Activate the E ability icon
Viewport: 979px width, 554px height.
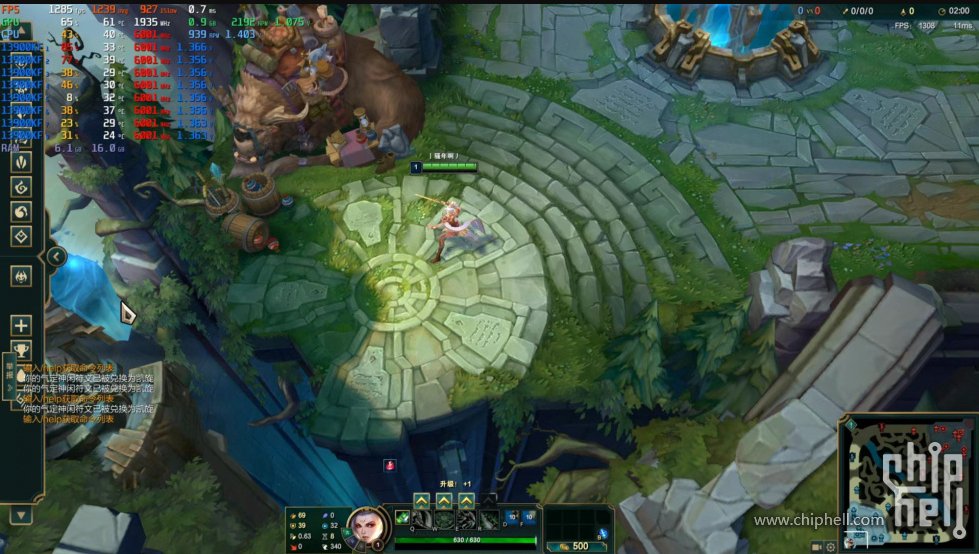(466, 520)
